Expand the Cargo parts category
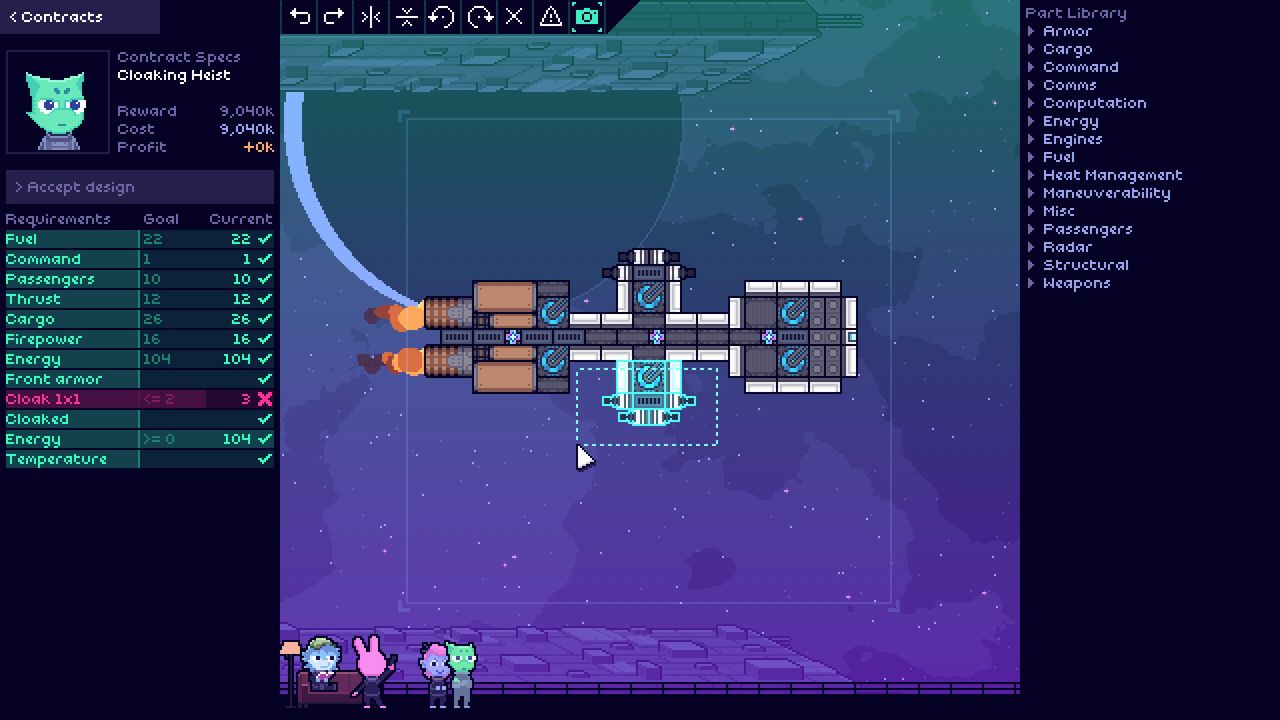This screenshot has width=1280, height=720. point(1066,49)
